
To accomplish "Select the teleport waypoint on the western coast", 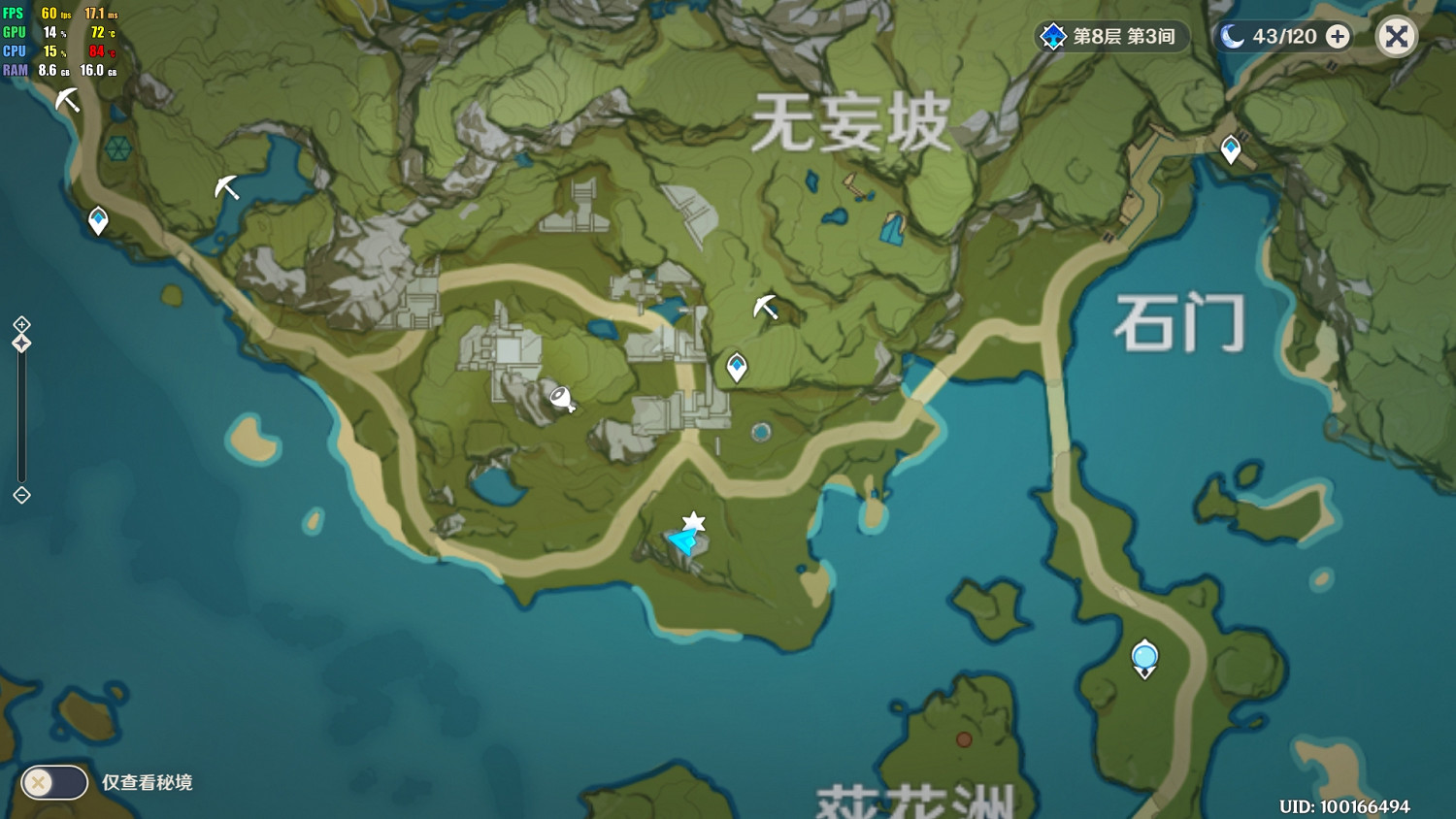I will coord(98,220).
